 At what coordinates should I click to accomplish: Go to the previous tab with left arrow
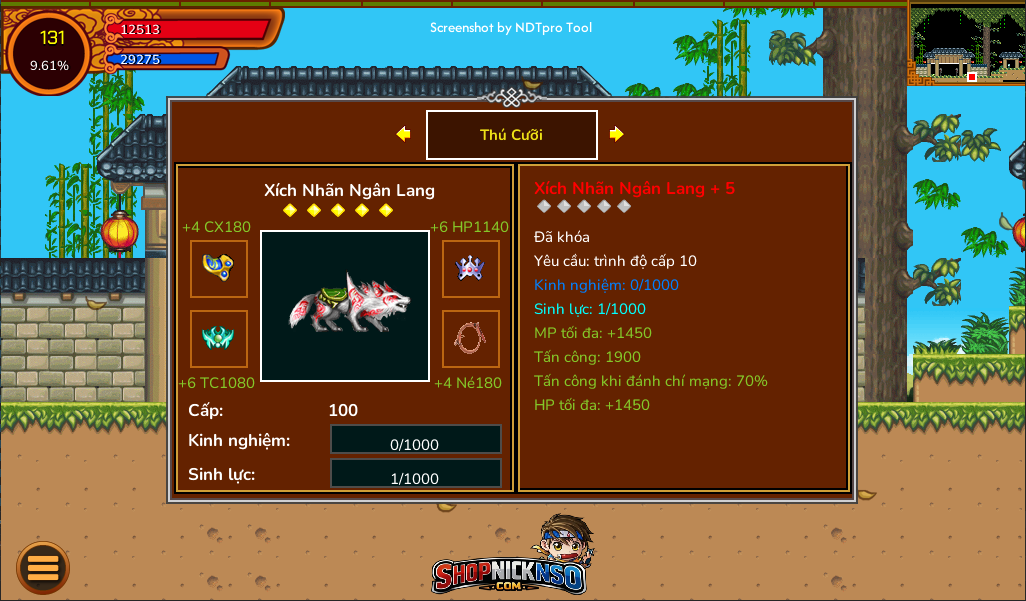pyautogui.click(x=403, y=134)
